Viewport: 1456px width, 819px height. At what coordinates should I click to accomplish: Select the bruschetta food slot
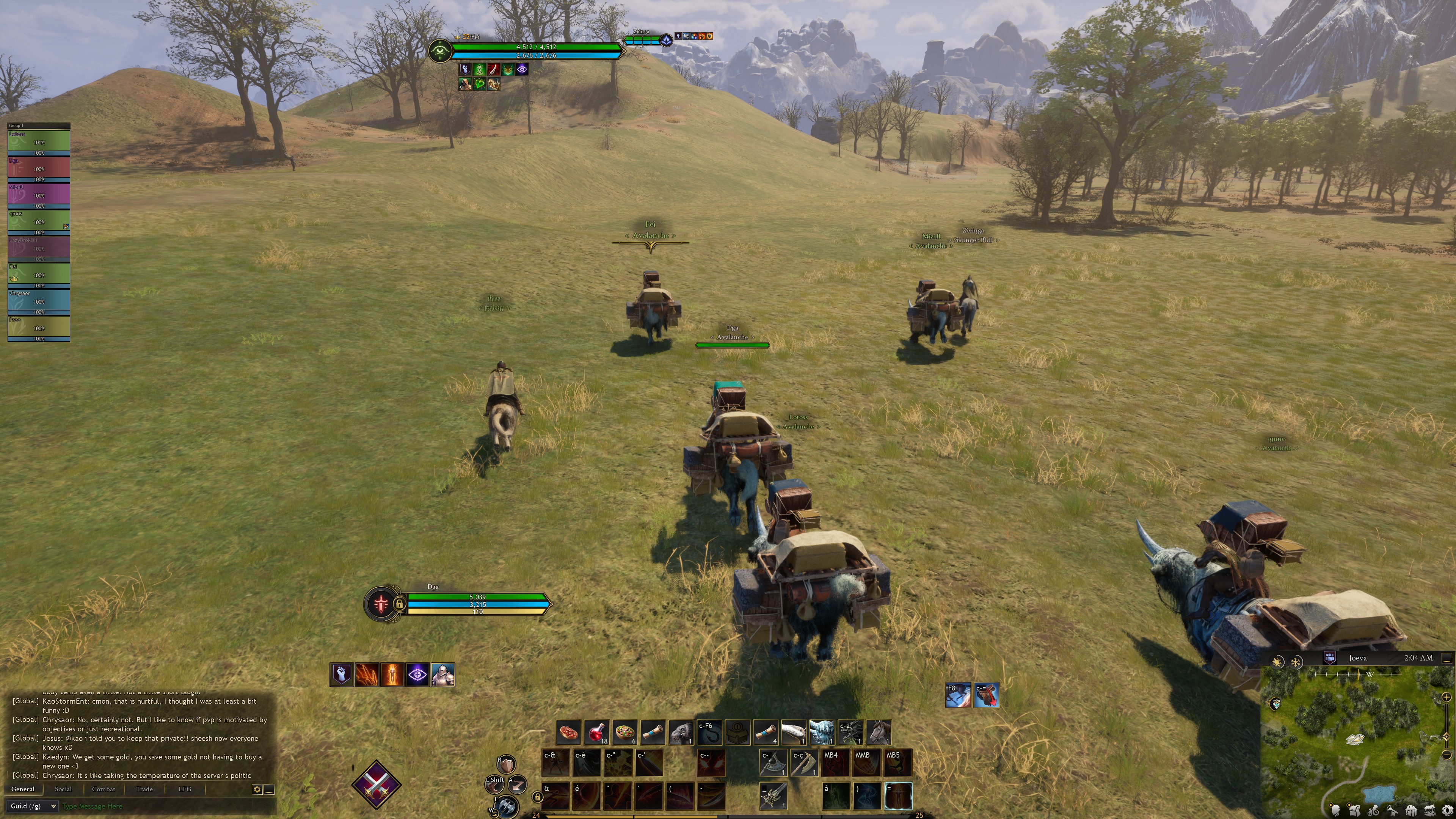569,733
